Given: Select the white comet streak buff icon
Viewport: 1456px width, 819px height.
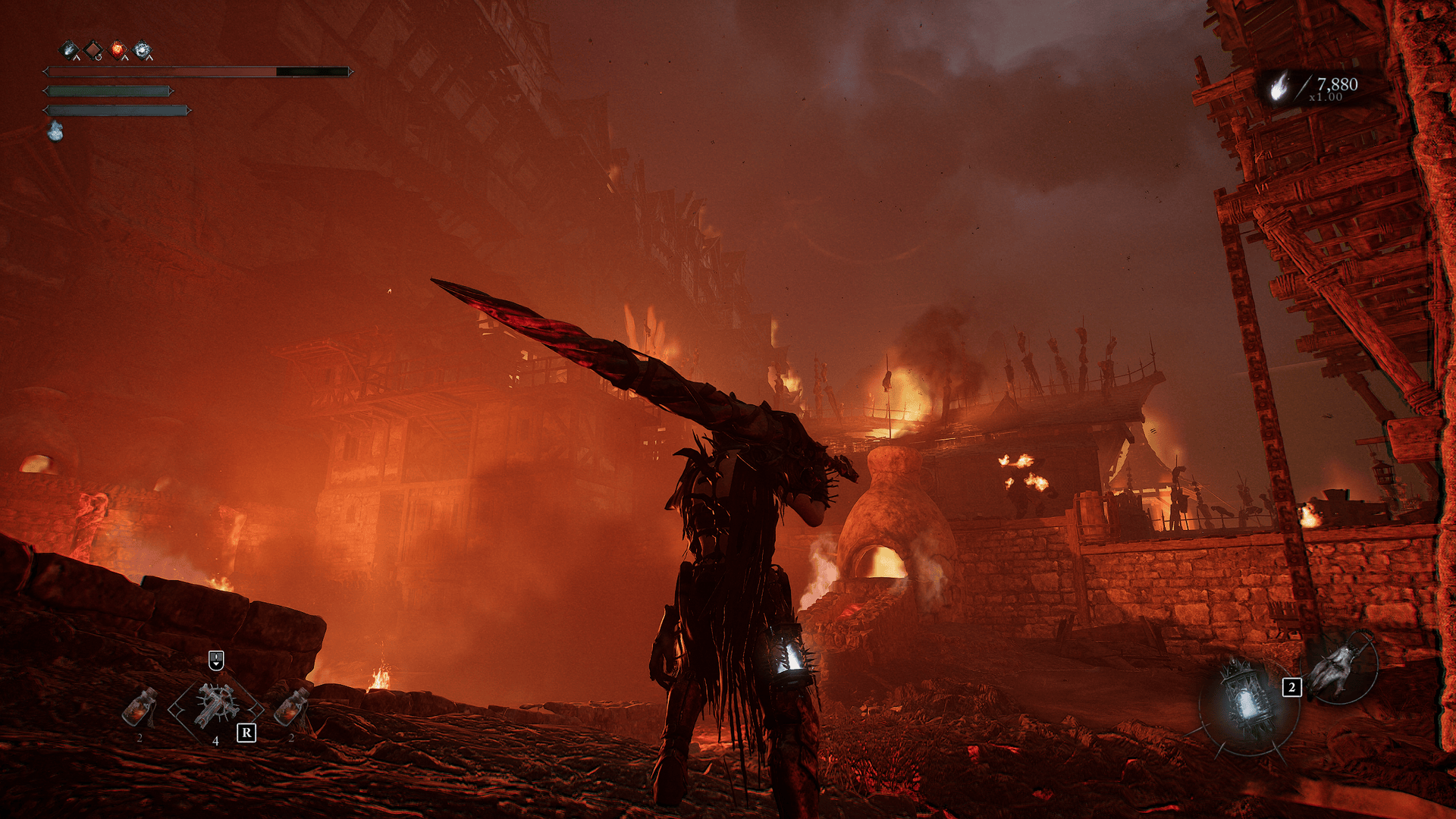Looking at the screenshot, I should [69, 50].
